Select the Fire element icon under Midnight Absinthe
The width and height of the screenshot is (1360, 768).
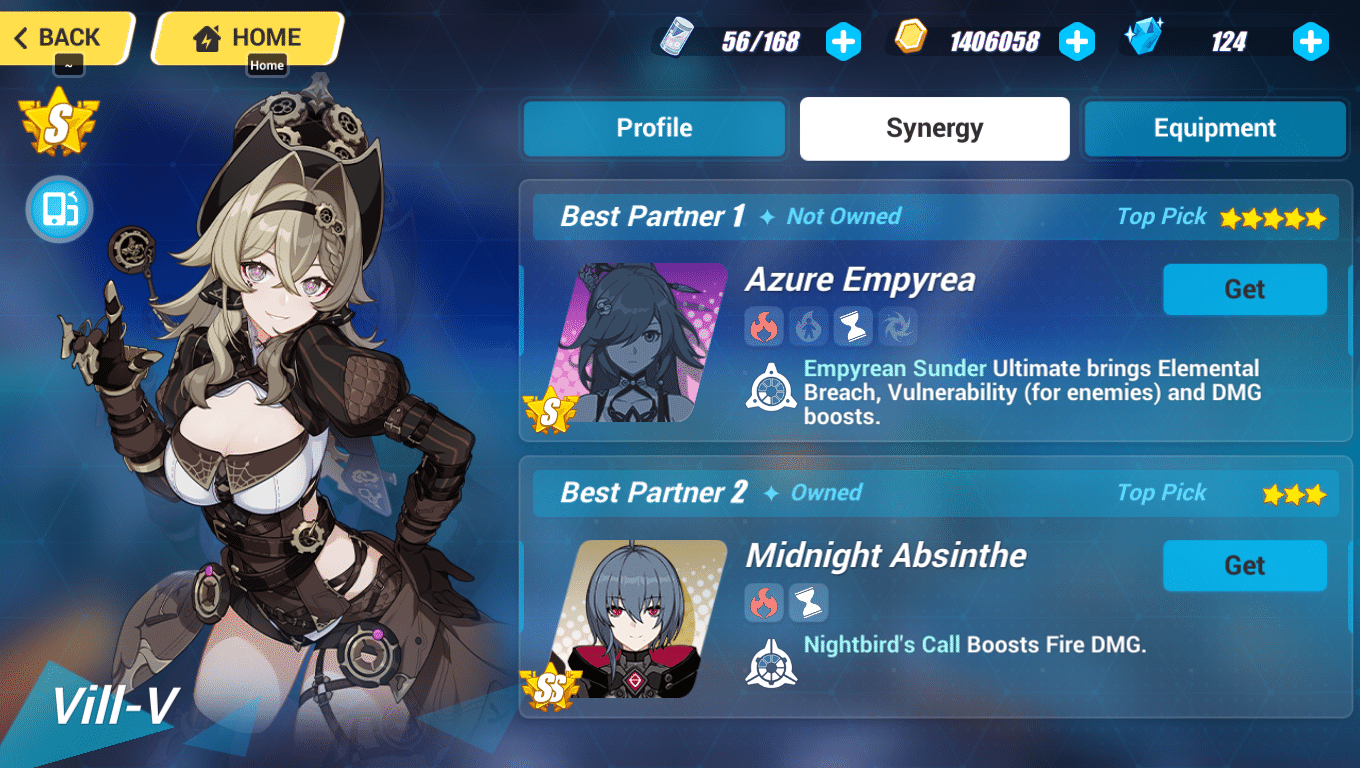tap(763, 602)
